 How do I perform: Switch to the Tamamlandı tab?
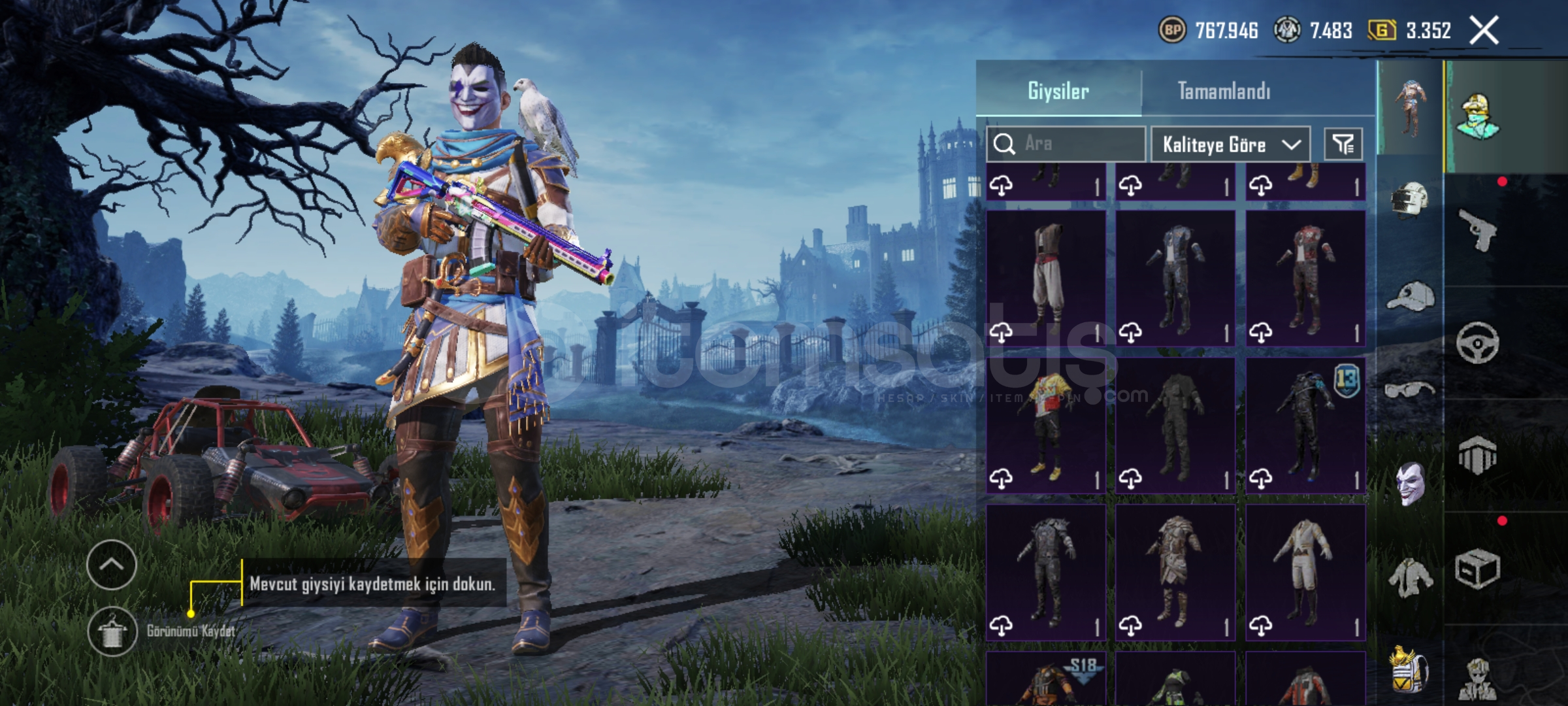tap(1224, 91)
